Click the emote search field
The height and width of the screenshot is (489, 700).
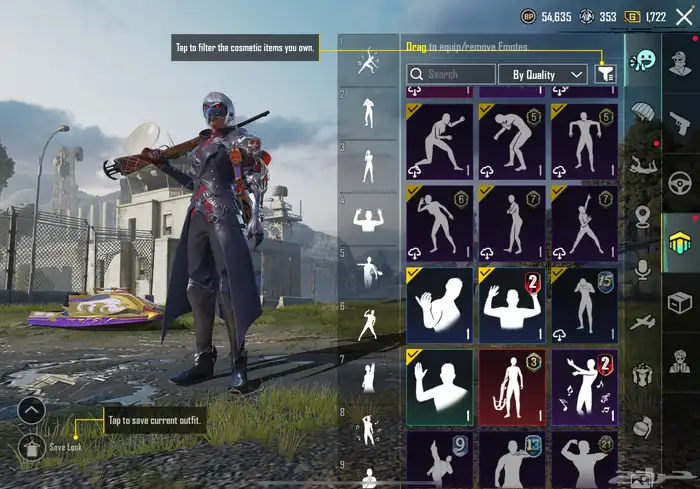(451, 74)
